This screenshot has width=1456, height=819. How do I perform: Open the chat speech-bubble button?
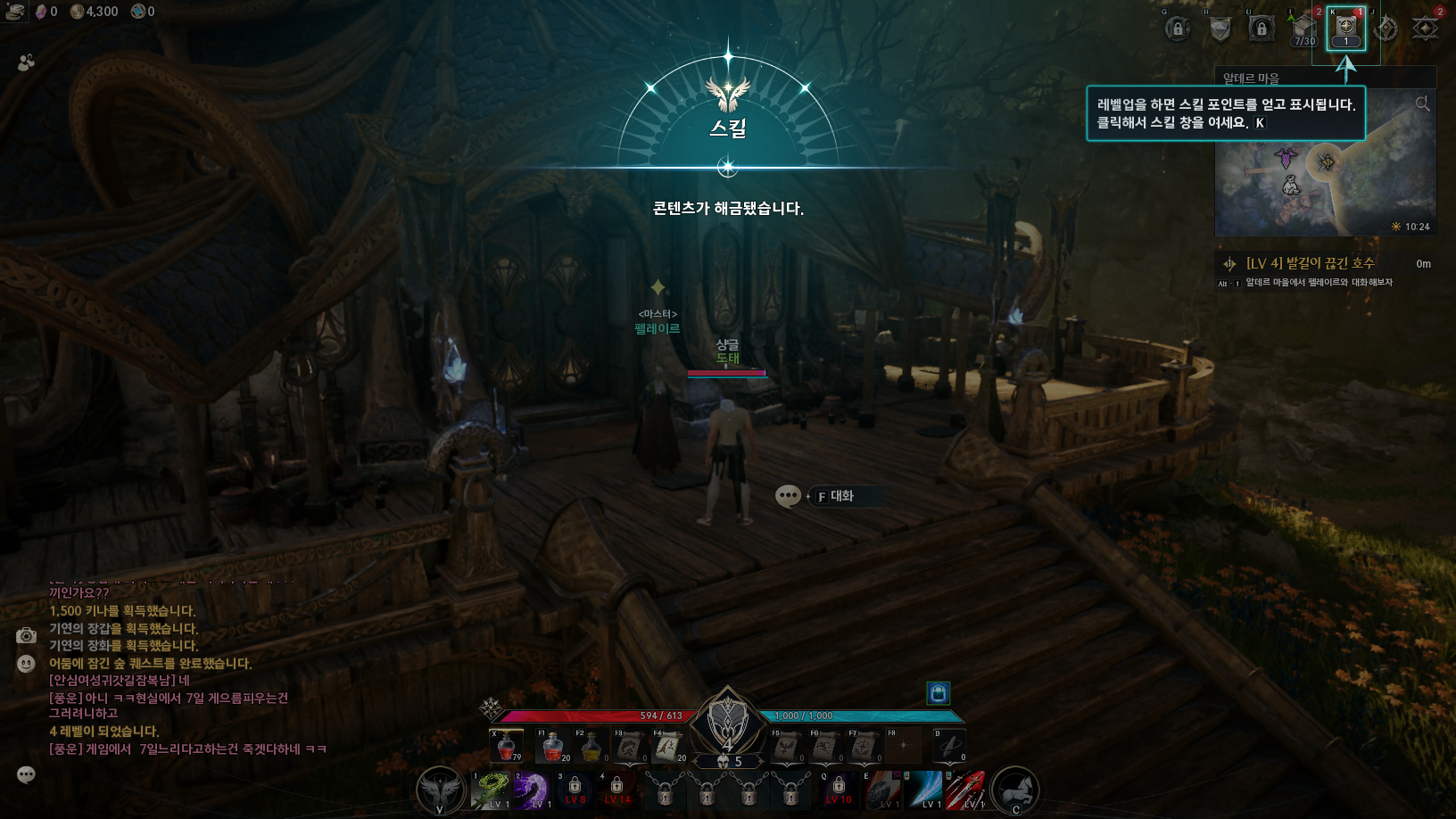pos(26,774)
